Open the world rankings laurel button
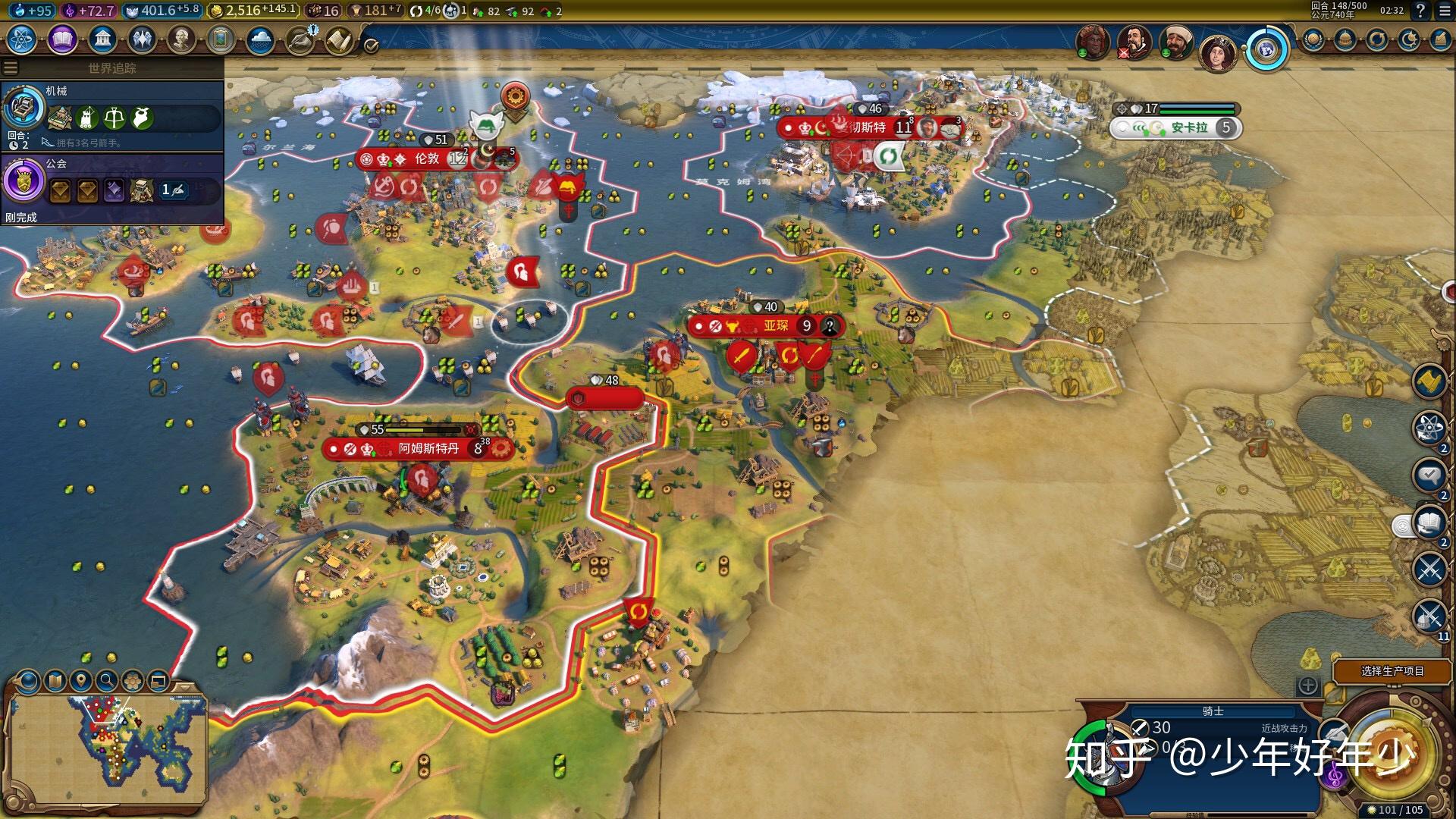 tap(1313, 39)
